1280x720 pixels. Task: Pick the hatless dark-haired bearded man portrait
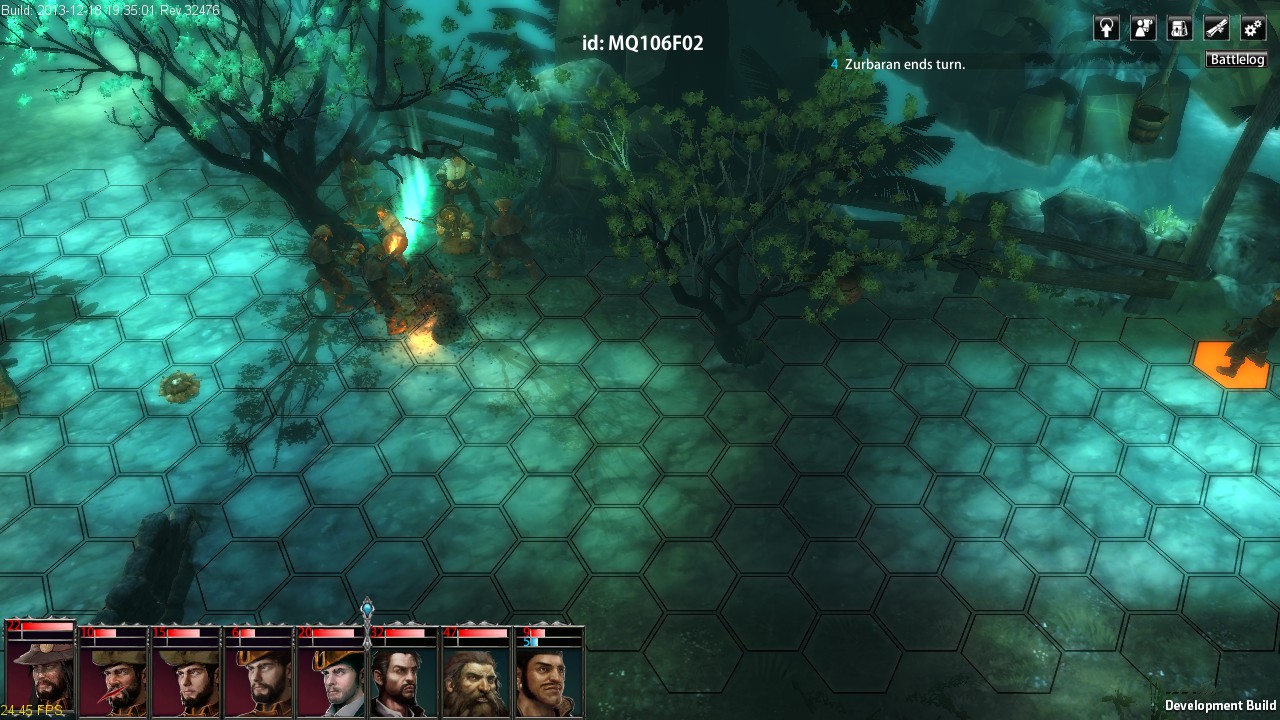(x=404, y=678)
